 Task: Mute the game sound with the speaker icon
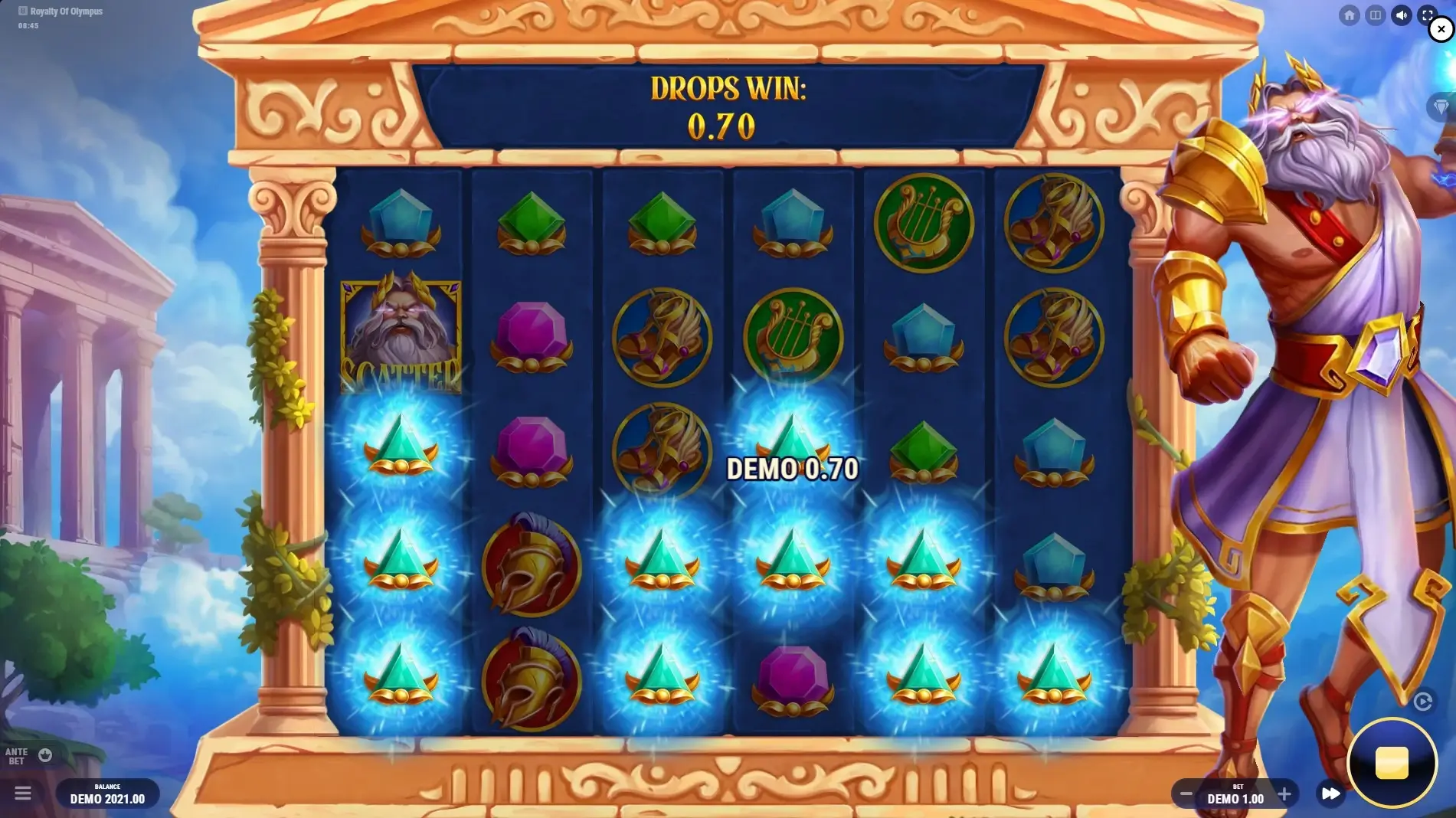coord(1401,15)
